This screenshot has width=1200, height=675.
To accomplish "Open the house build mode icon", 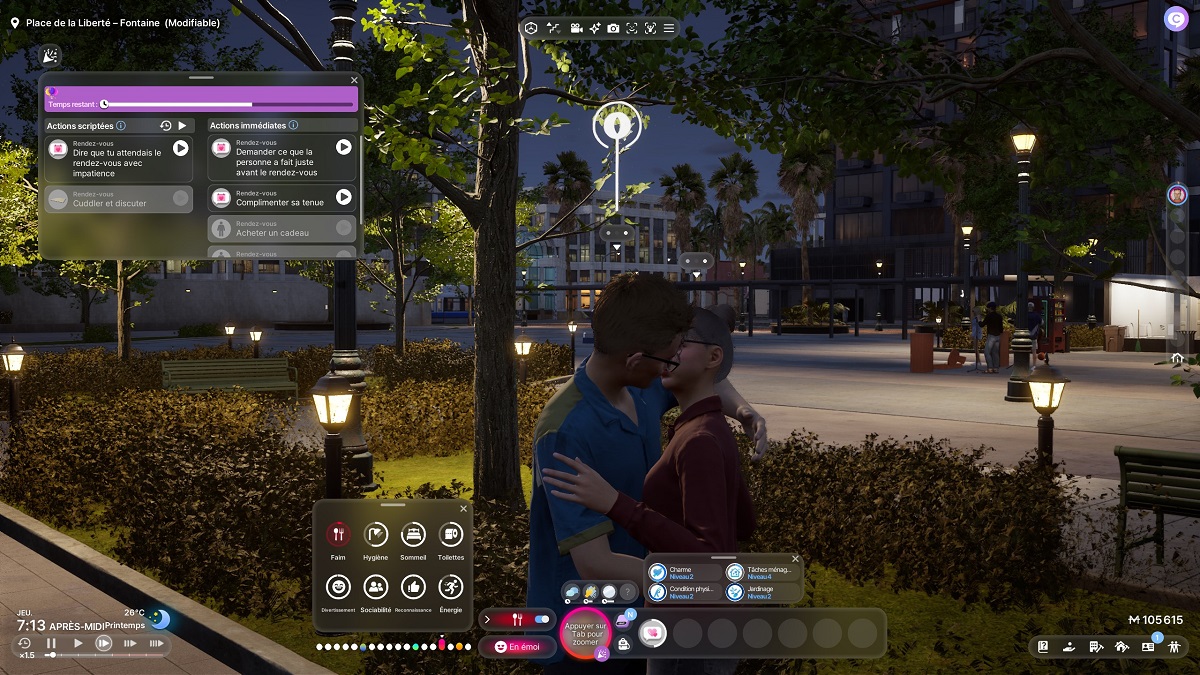I will (1122, 647).
